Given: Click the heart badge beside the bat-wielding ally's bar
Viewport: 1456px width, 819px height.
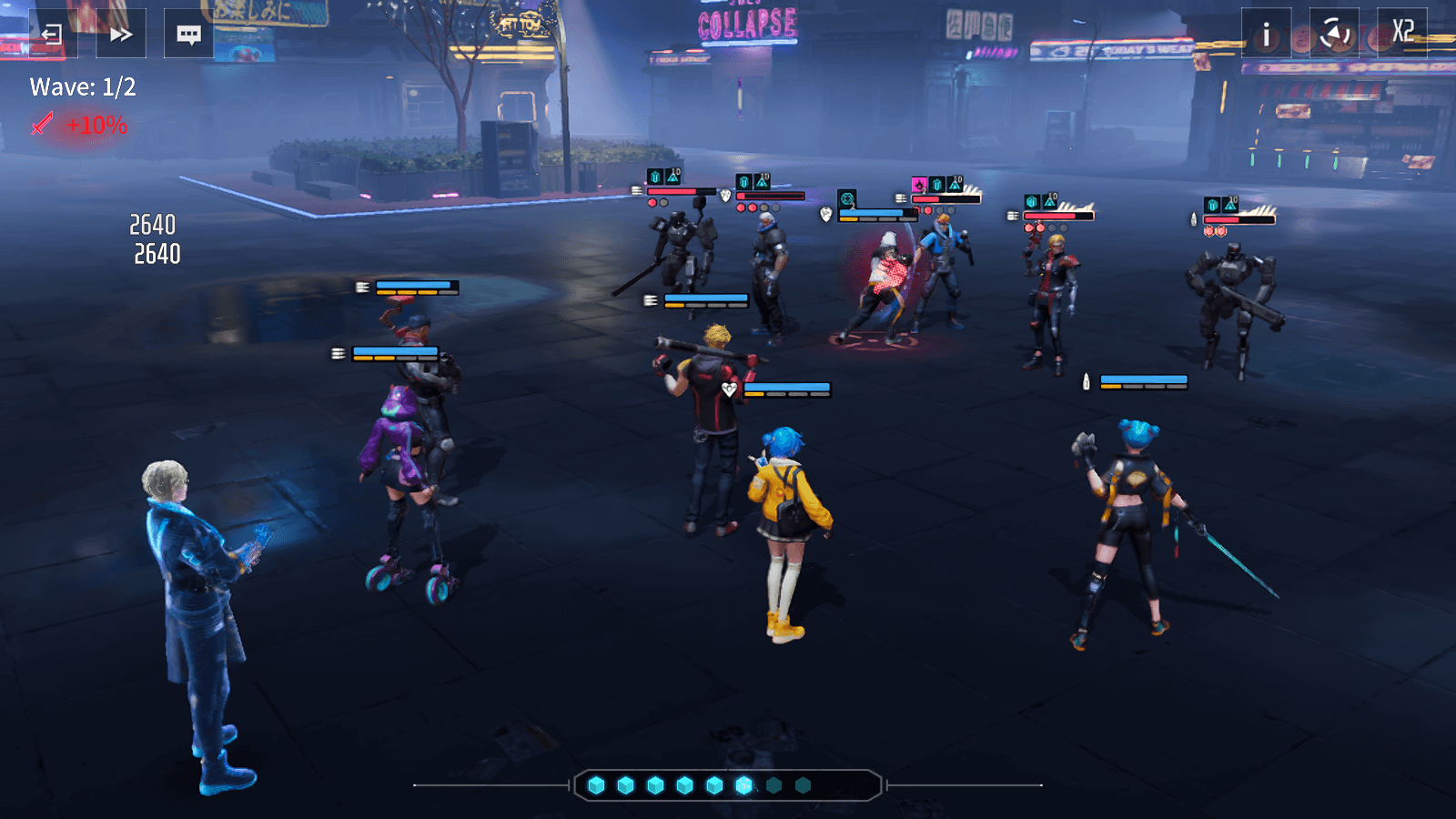Looking at the screenshot, I should (x=729, y=389).
